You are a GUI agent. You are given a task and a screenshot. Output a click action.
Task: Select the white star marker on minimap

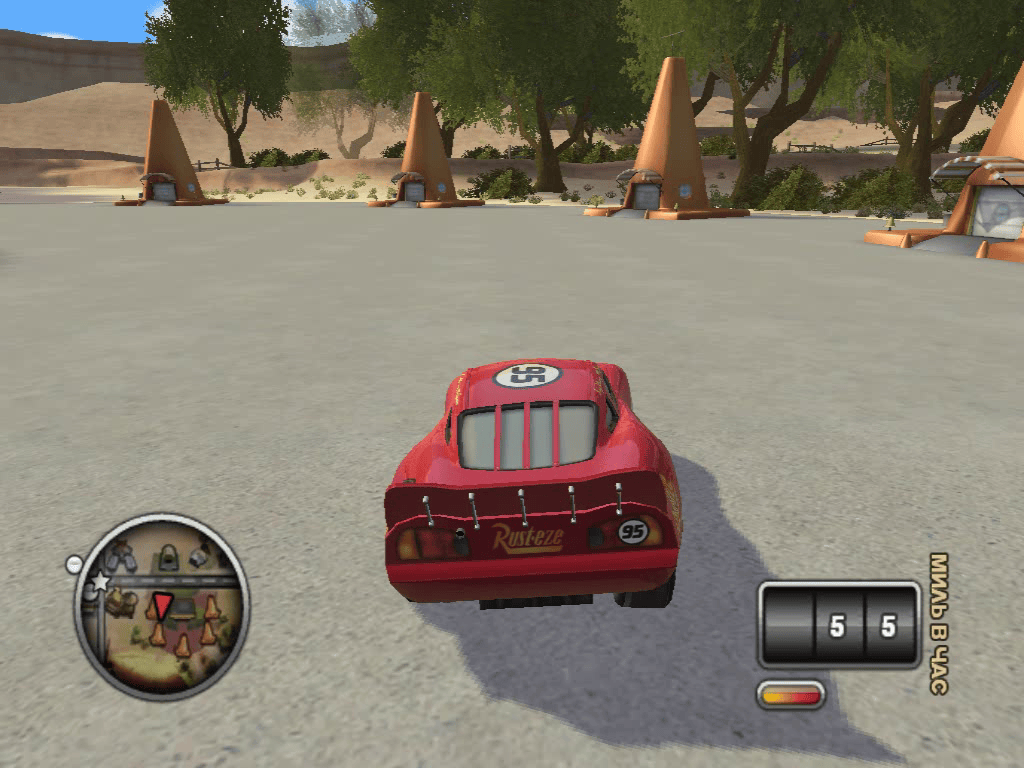pos(100,582)
